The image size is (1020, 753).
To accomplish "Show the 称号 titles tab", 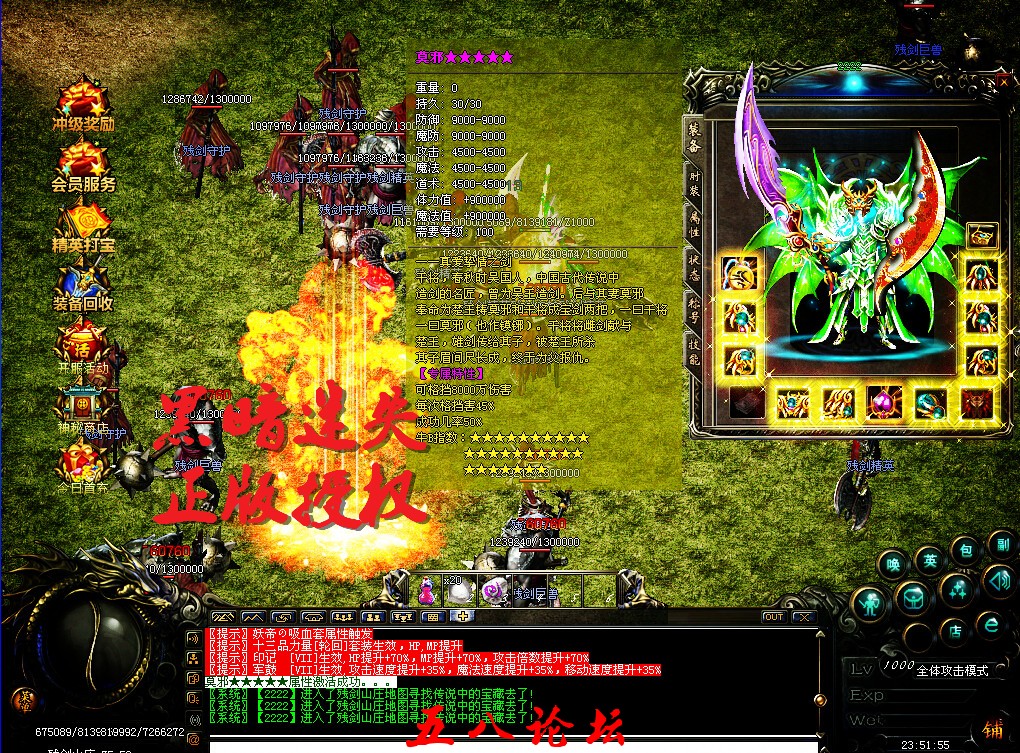I will (694, 303).
